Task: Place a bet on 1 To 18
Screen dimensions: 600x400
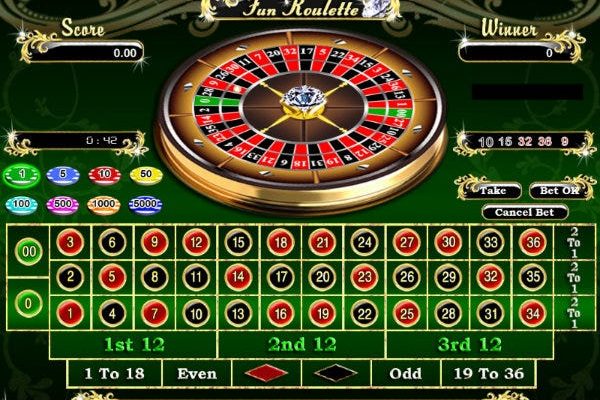Action: coord(115,374)
